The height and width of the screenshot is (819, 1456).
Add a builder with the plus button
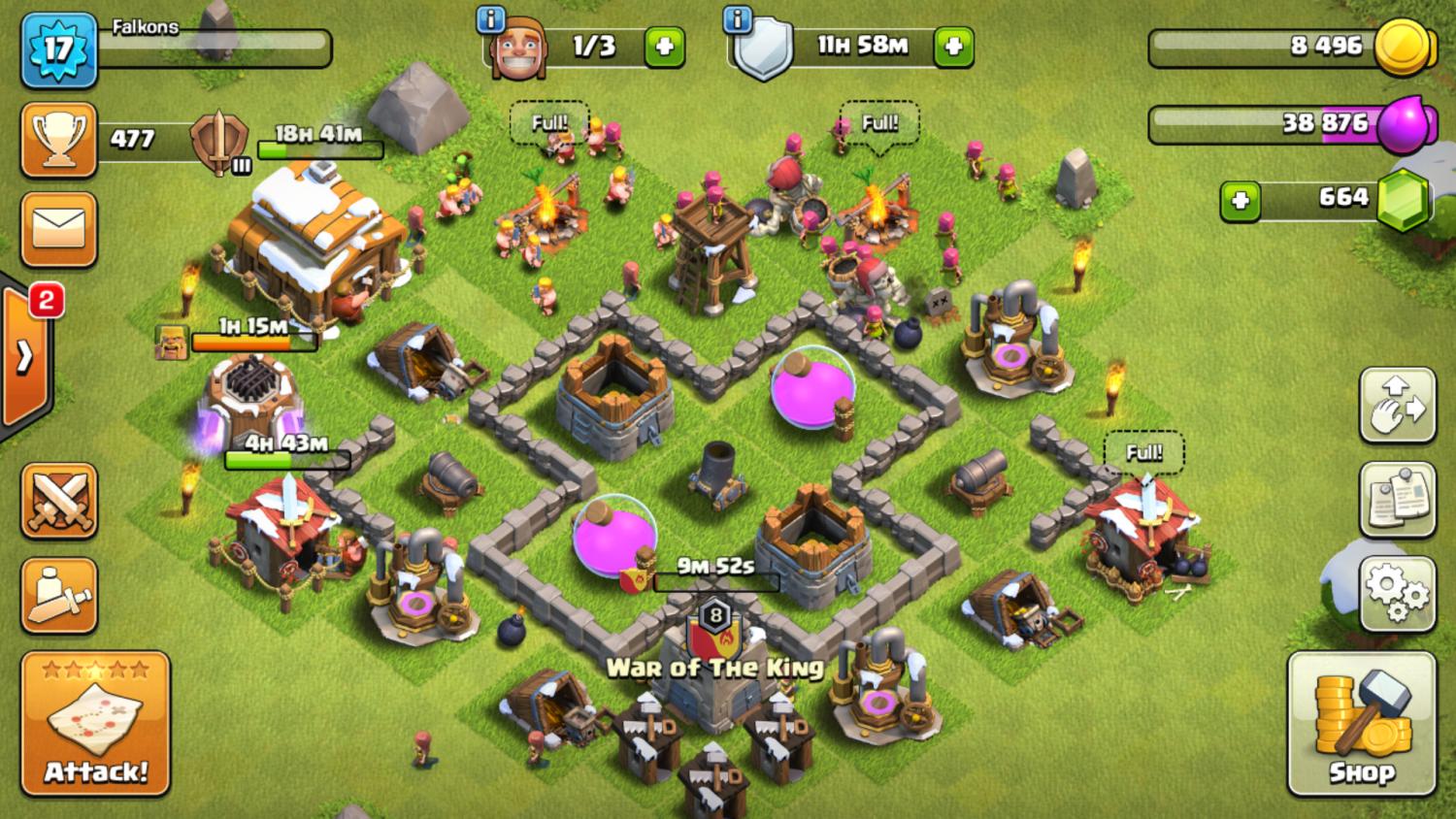click(665, 47)
